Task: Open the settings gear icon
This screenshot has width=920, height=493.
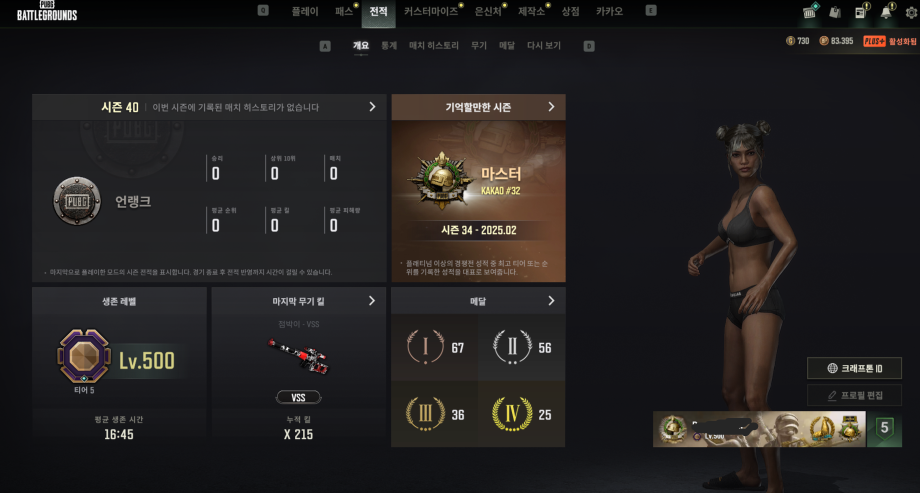Action: tap(910, 13)
